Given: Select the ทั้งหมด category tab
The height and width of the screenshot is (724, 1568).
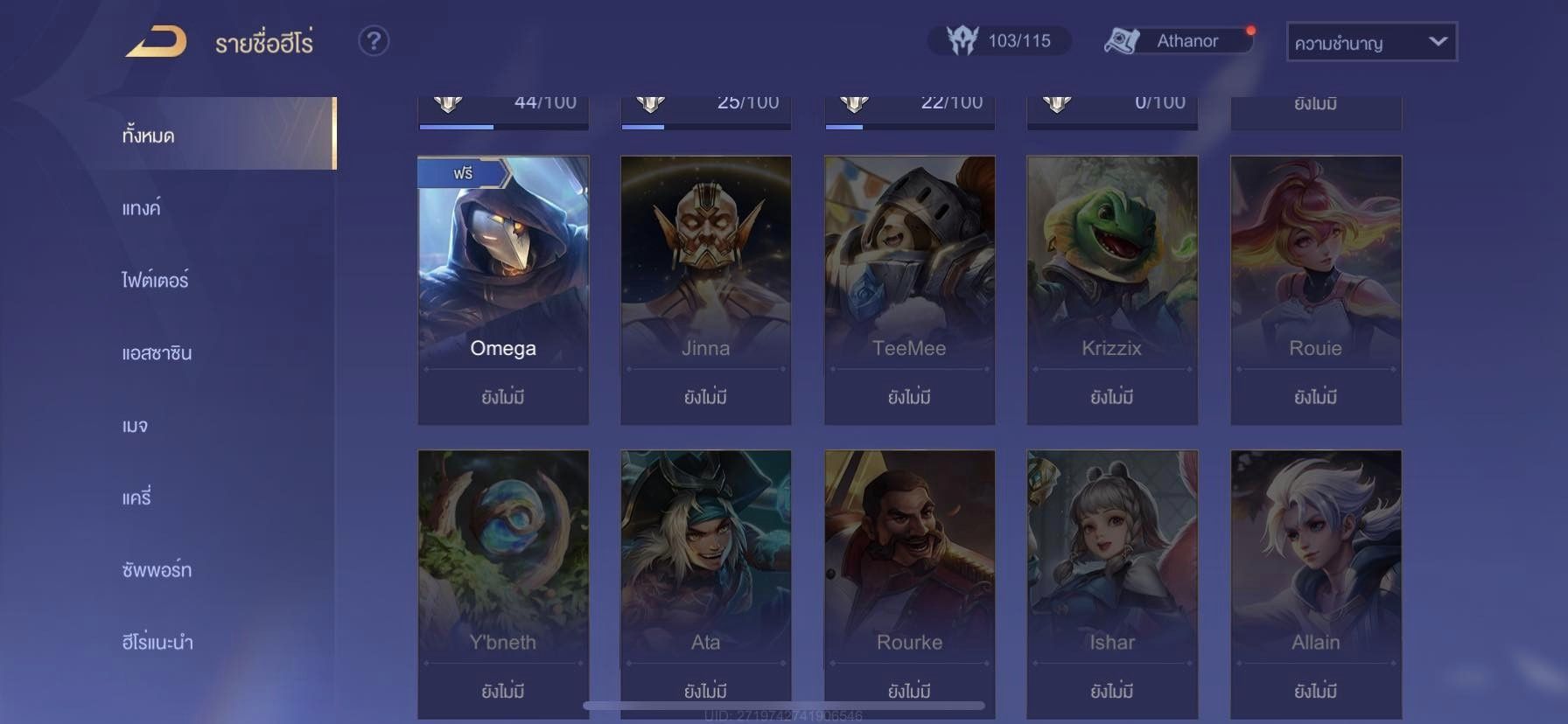Looking at the screenshot, I should coord(149,136).
